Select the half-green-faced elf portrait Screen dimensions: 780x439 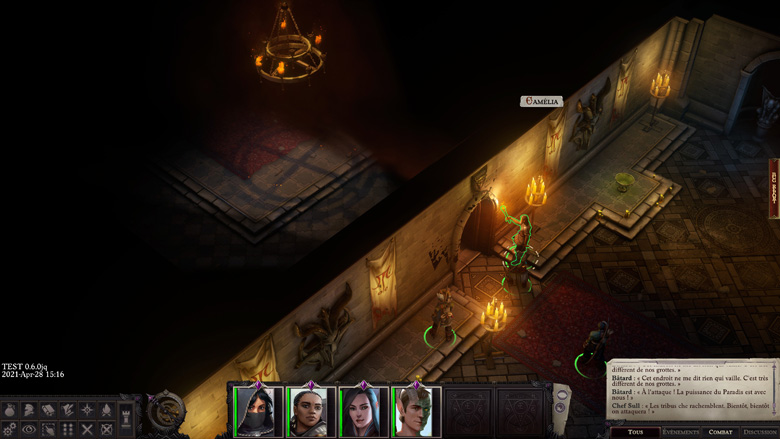click(416, 412)
